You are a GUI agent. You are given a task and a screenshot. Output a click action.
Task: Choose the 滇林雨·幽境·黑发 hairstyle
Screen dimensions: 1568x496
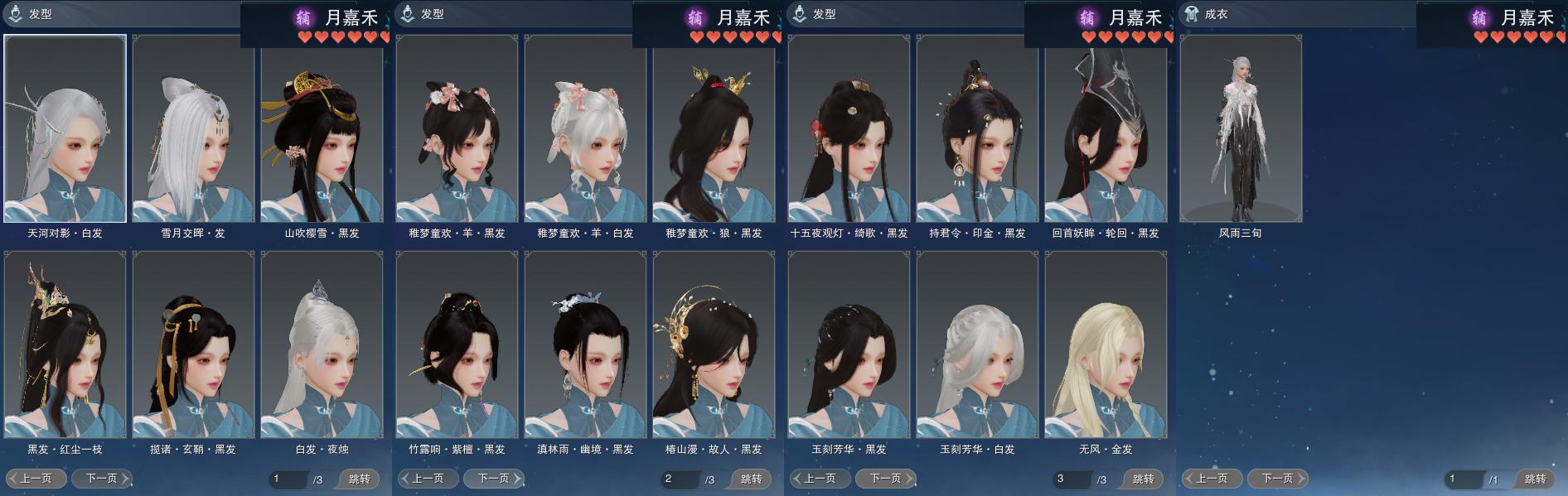585,344
